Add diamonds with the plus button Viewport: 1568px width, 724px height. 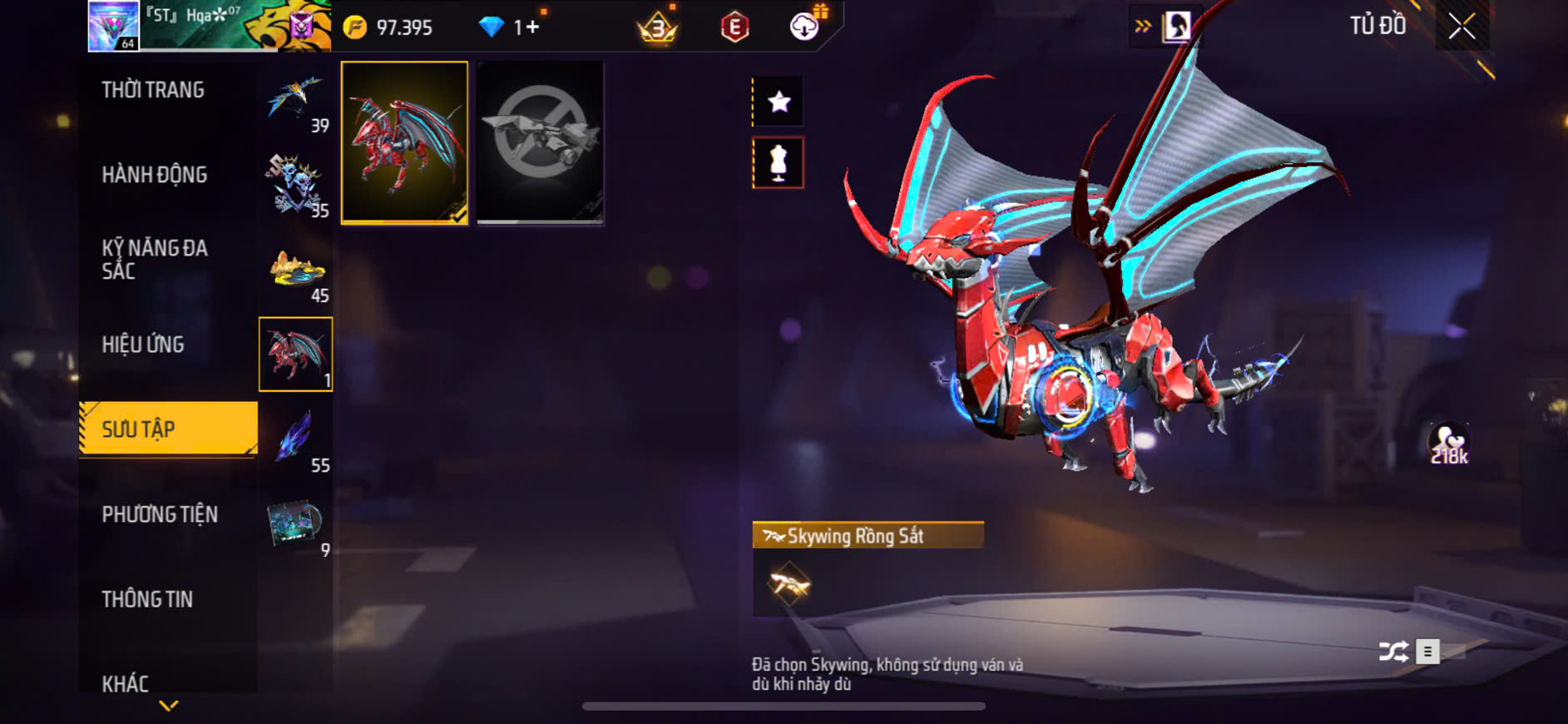pos(532,27)
